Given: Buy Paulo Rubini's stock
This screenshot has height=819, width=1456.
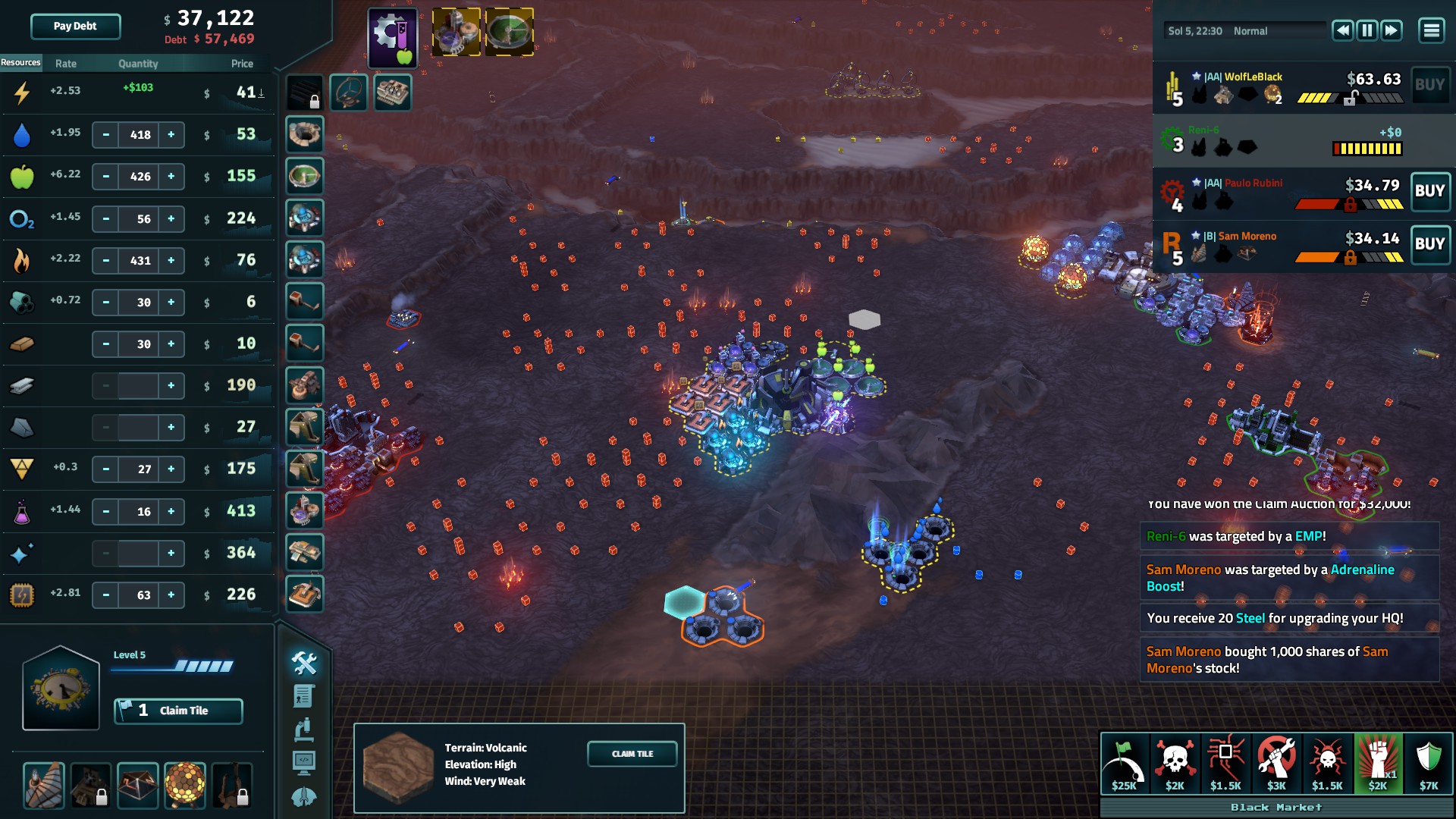Looking at the screenshot, I should pyautogui.click(x=1429, y=191).
